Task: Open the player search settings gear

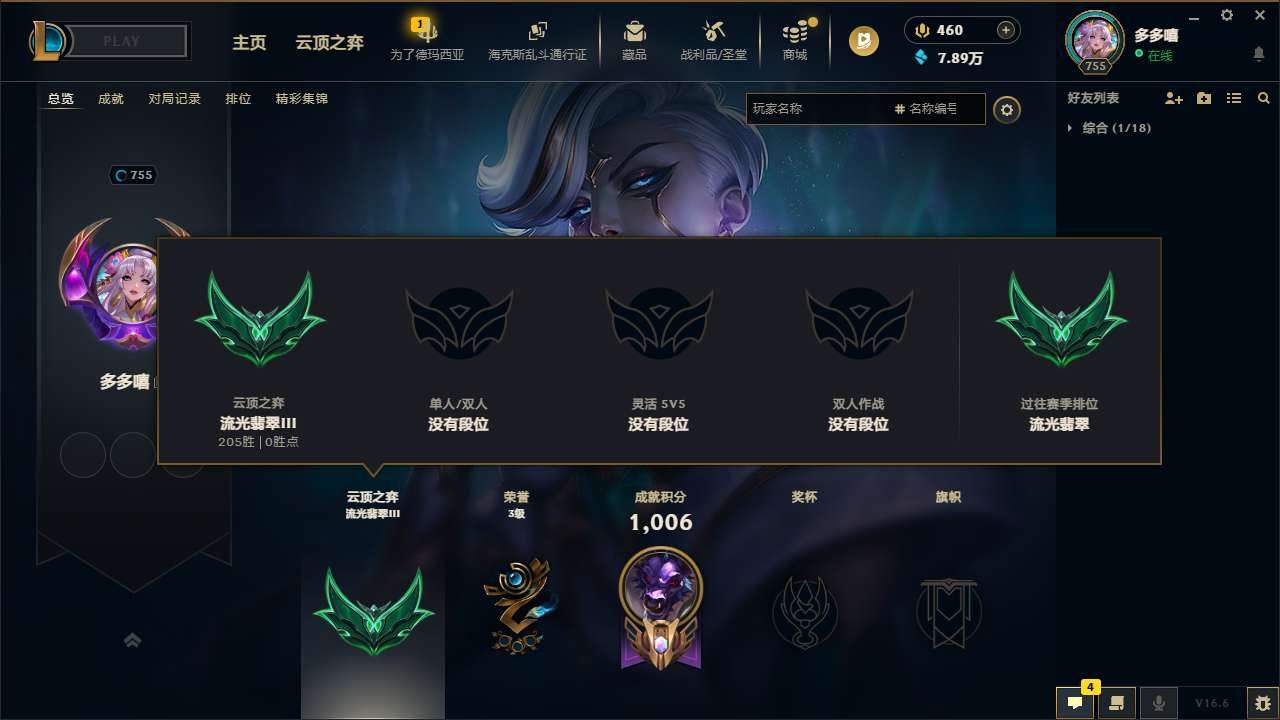Action: tap(1007, 110)
